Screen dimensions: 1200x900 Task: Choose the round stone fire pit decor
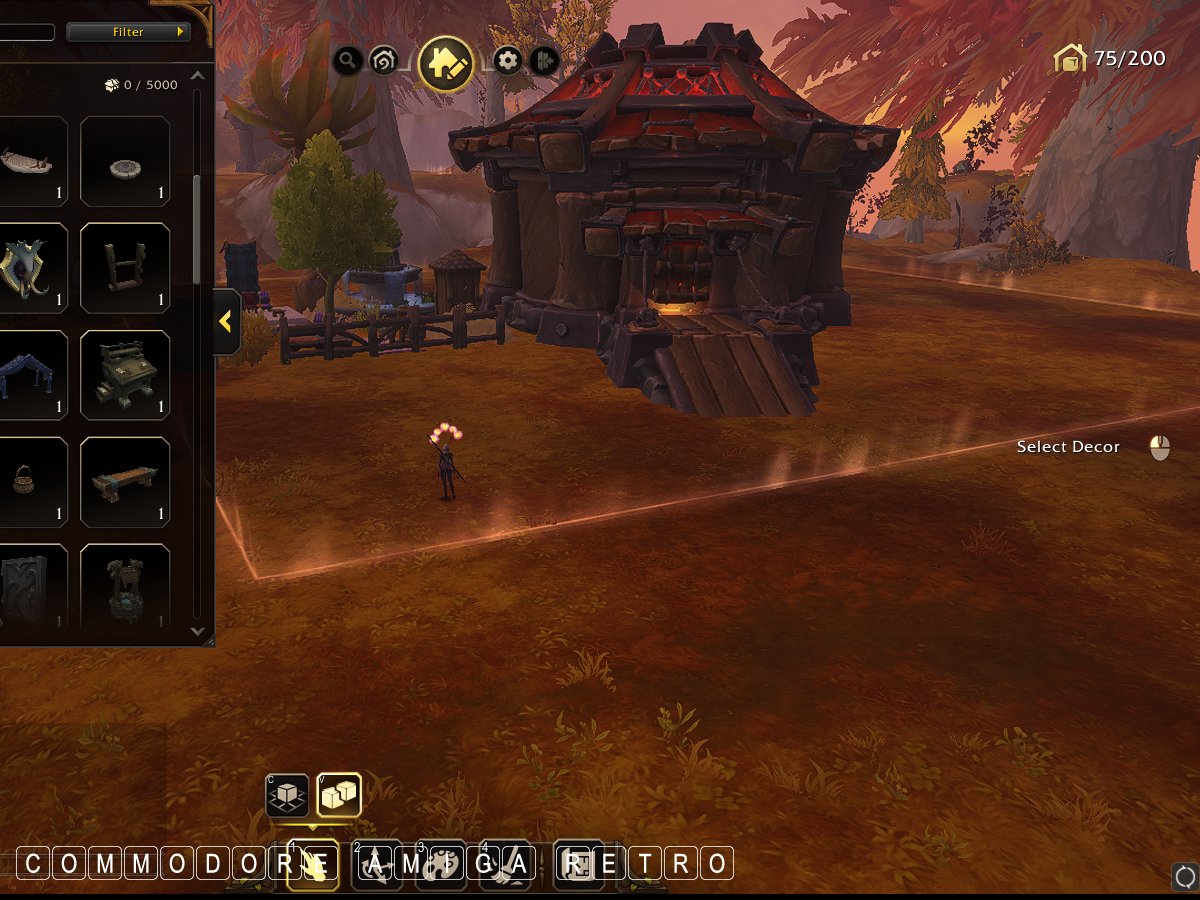pos(125,162)
